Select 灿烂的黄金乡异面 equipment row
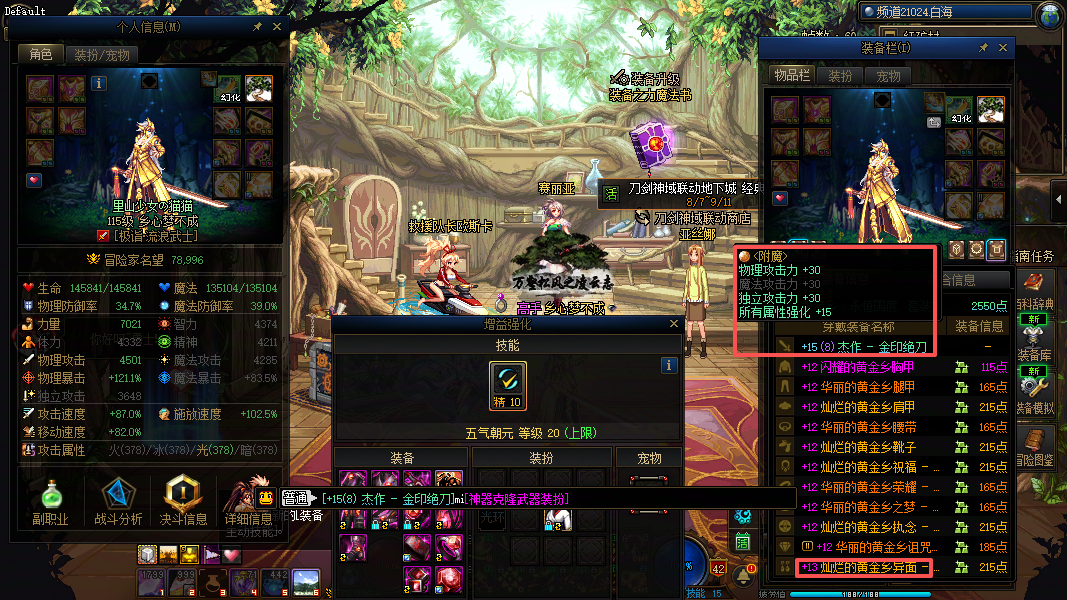The height and width of the screenshot is (600, 1067). pyautogui.click(x=865, y=567)
